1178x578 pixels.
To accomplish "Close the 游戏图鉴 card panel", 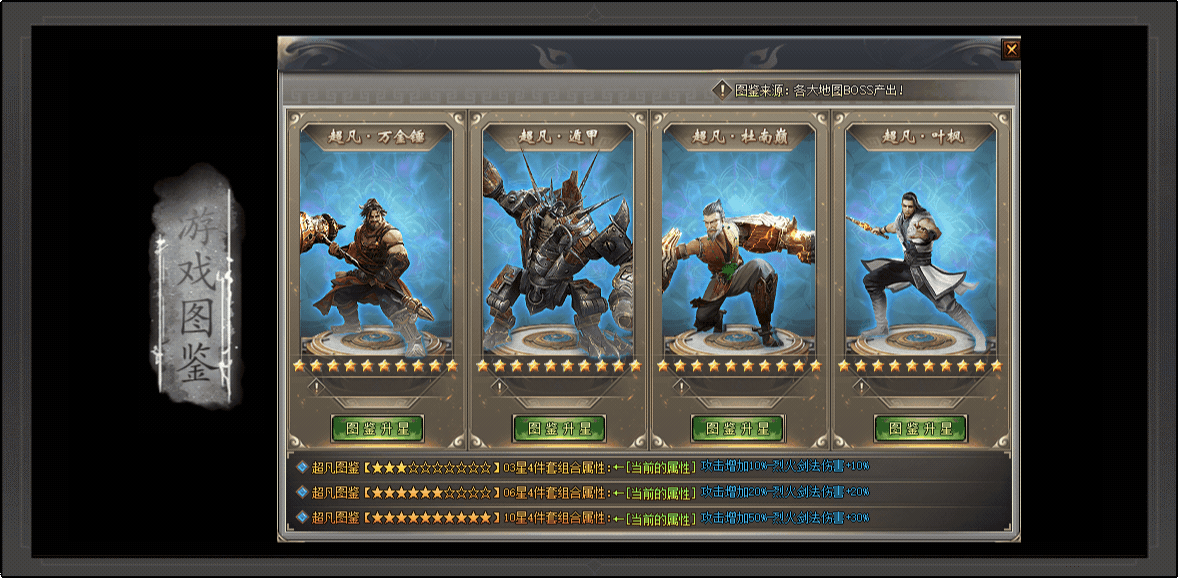I will pos(1011,49).
